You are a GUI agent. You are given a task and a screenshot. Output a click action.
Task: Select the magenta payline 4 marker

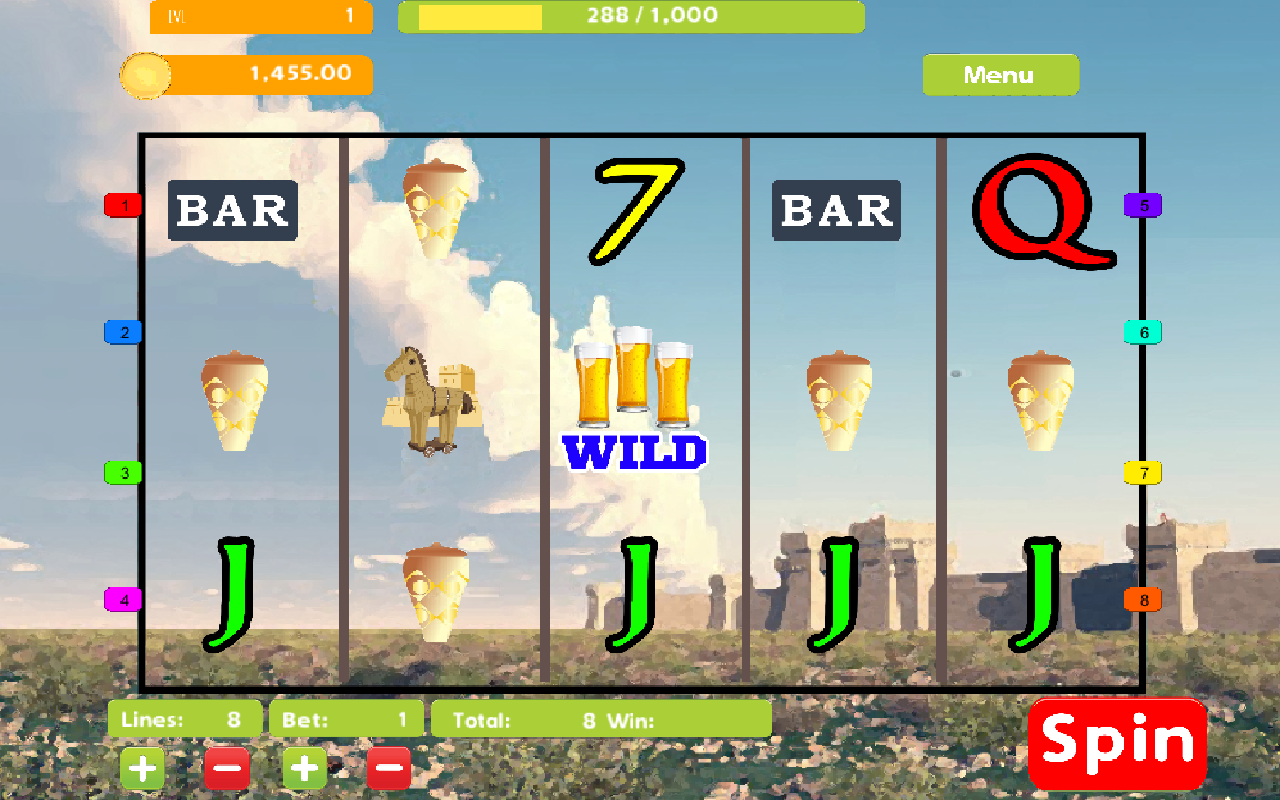click(x=124, y=600)
